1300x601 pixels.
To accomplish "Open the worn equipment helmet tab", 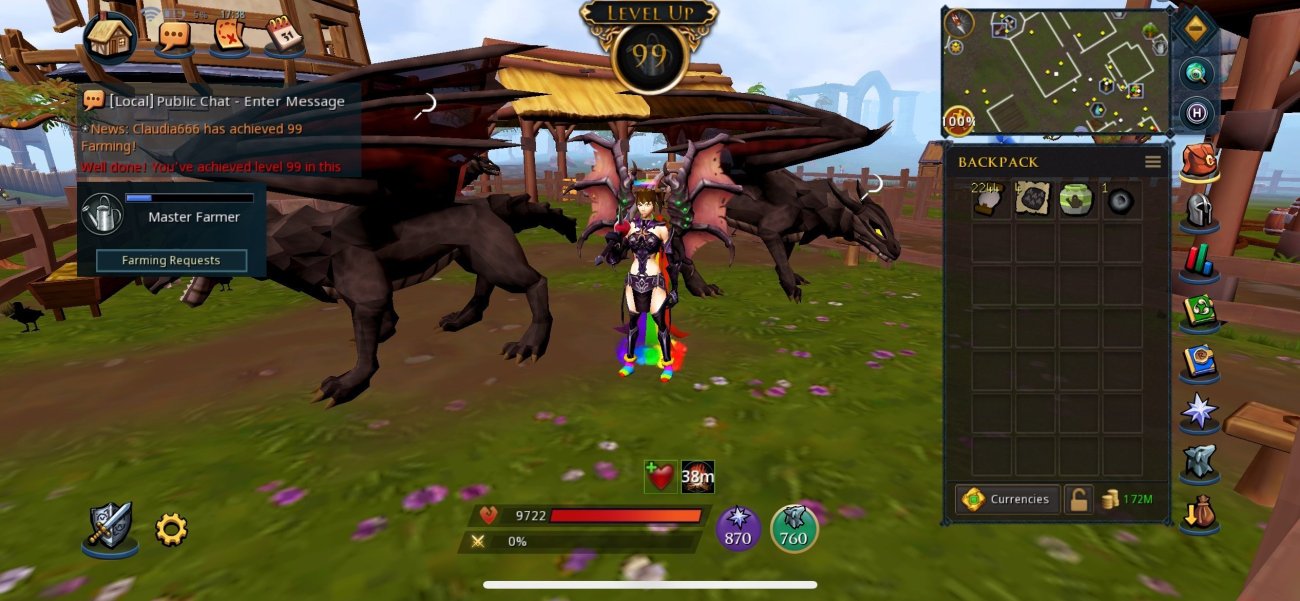I will (x=1199, y=211).
